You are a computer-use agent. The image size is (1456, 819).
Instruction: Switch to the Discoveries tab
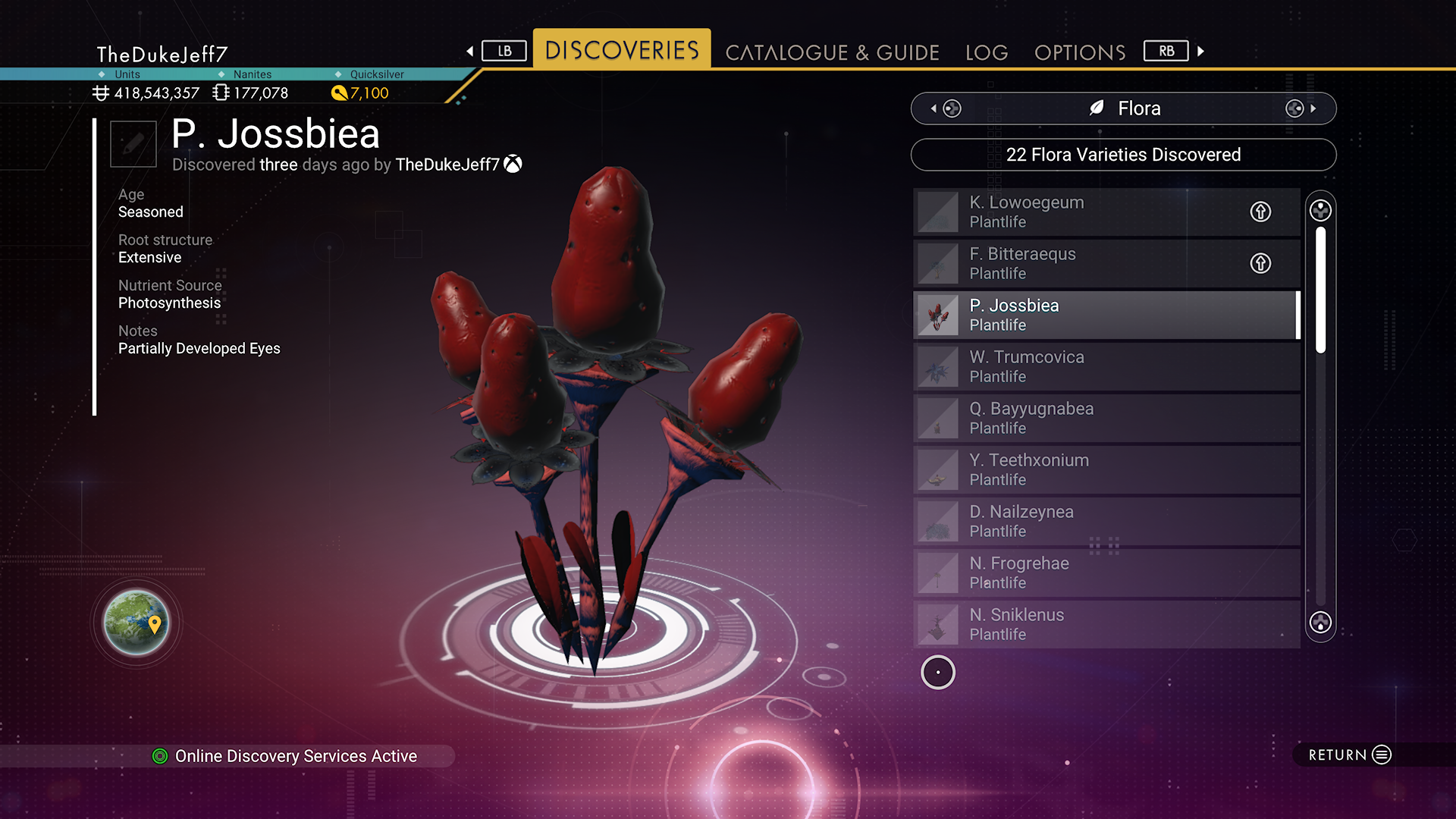[x=622, y=50]
